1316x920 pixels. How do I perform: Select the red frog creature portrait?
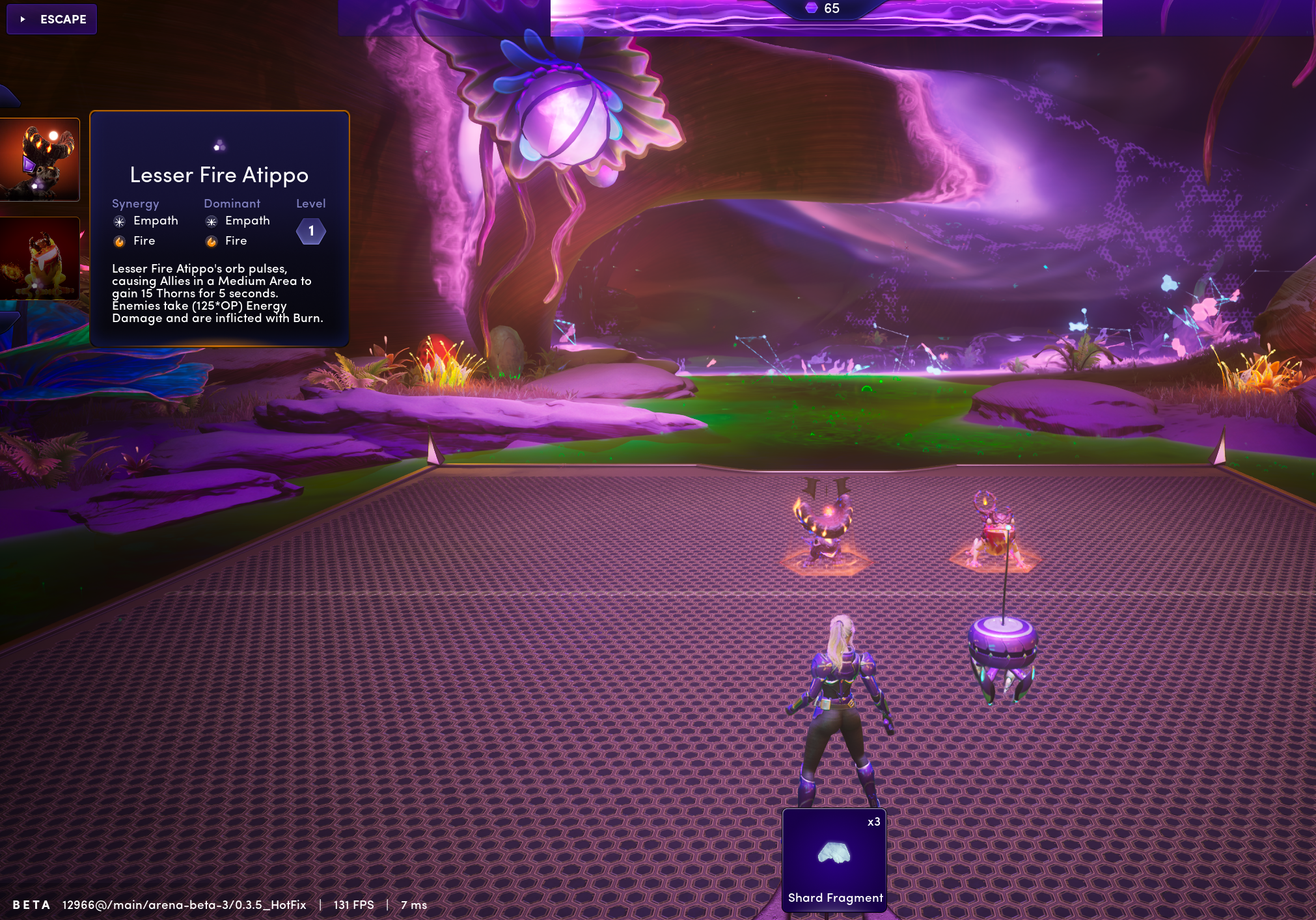(40, 258)
